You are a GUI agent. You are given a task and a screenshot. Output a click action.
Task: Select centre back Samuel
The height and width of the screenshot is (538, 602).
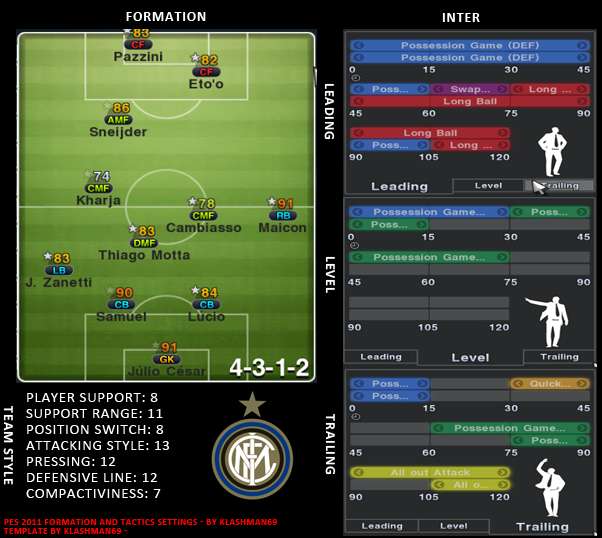121,304
